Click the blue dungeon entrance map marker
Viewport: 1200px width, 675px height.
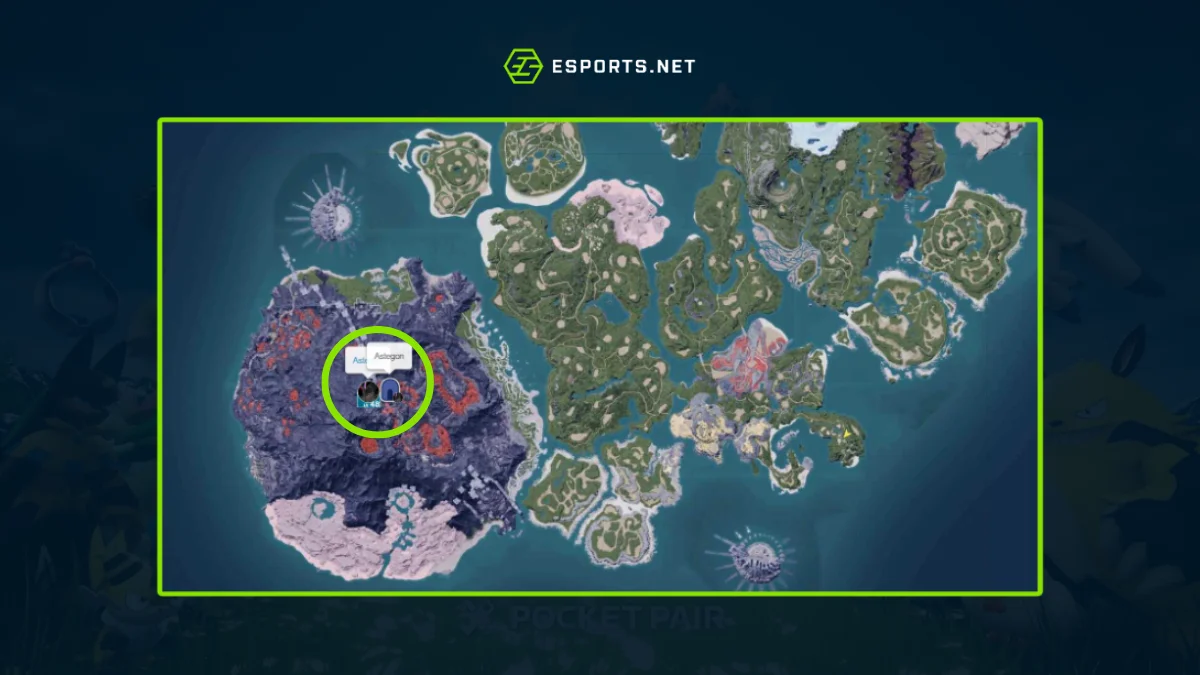389,389
